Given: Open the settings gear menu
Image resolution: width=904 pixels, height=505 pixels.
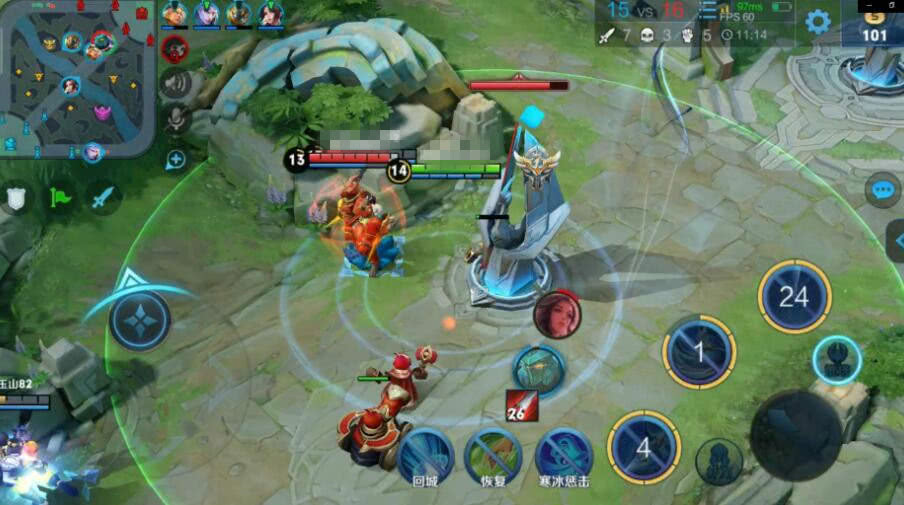Looking at the screenshot, I should (x=818, y=22).
